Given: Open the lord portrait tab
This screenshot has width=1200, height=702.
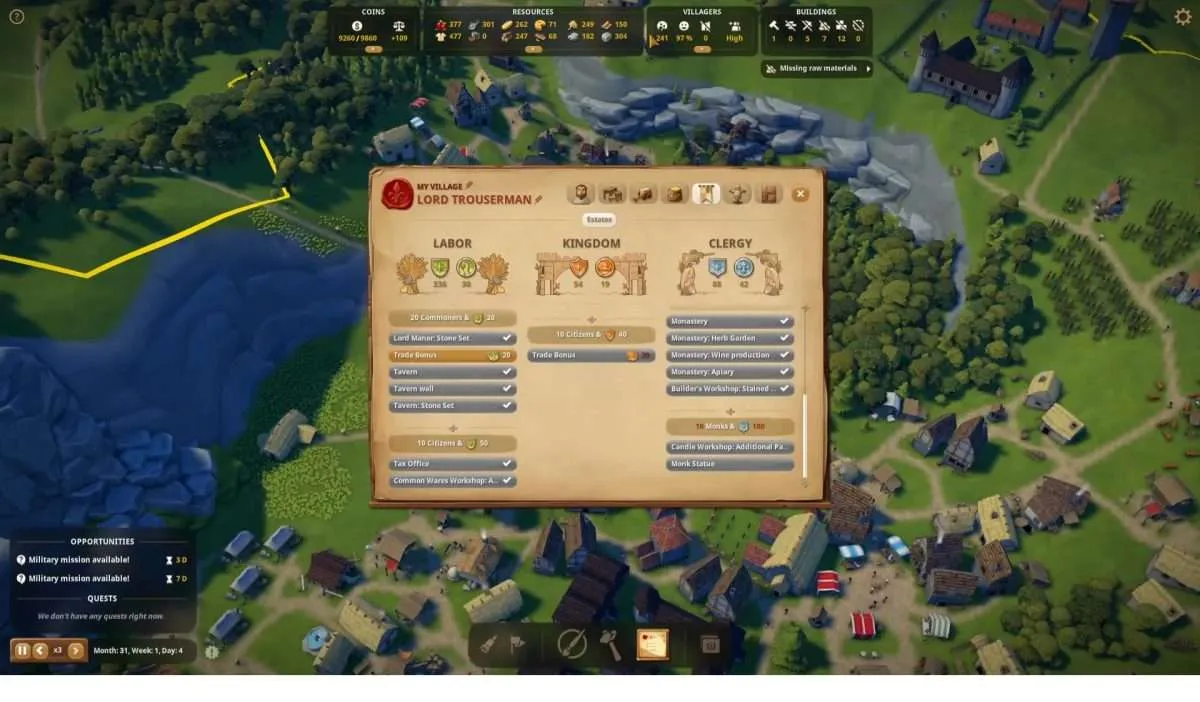Looking at the screenshot, I should (x=580, y=194).
